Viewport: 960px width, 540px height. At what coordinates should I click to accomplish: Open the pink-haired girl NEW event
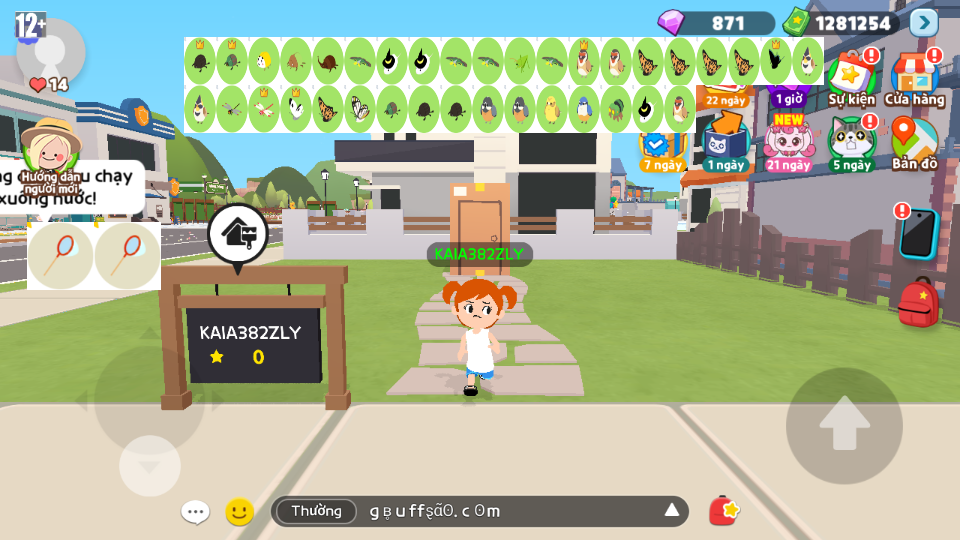[789, 143]
